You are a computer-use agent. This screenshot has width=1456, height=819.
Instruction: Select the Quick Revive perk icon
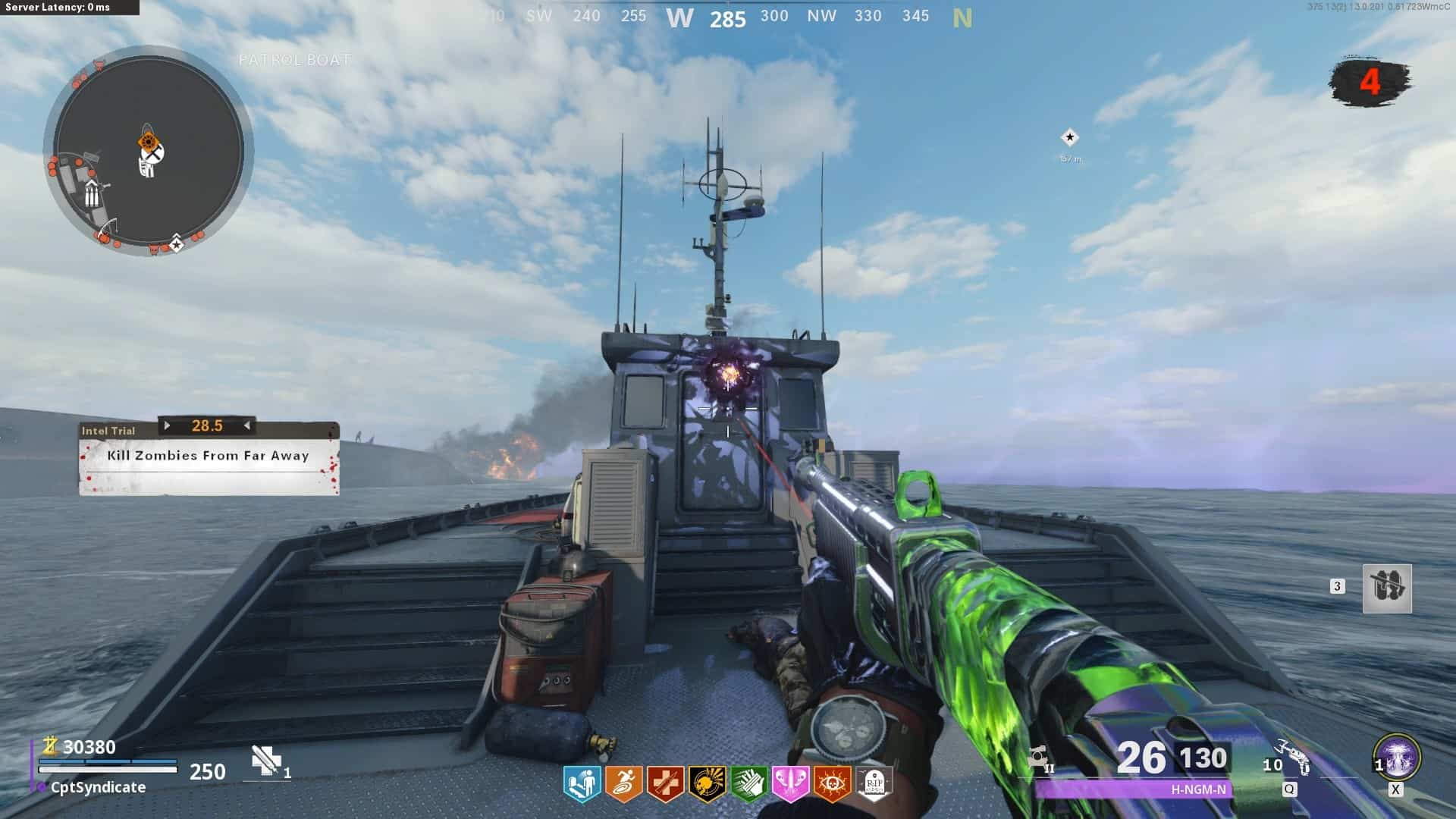[582, 784]
